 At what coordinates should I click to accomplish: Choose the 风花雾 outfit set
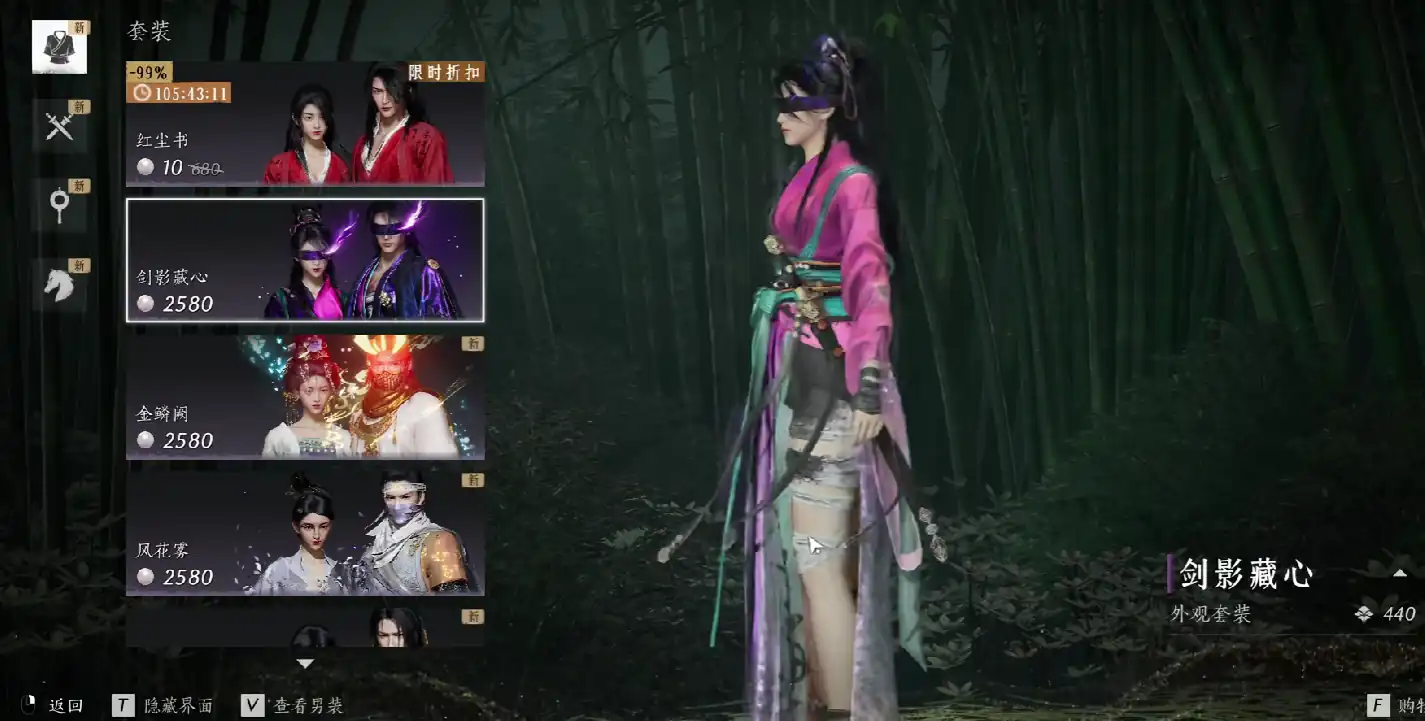pyautogui.click(x=305, y=533)
